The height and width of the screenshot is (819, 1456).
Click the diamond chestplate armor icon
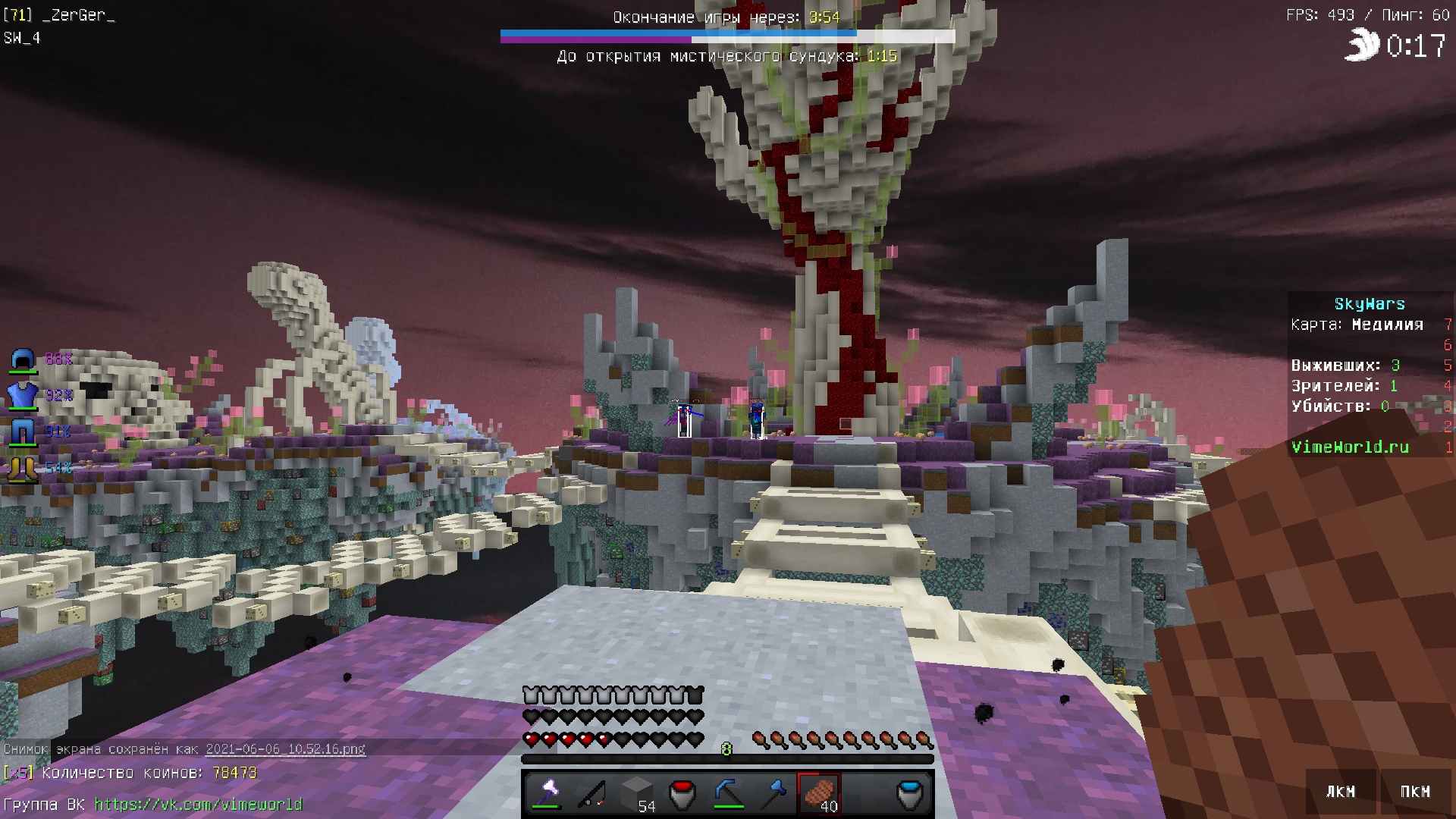point(23,395)
